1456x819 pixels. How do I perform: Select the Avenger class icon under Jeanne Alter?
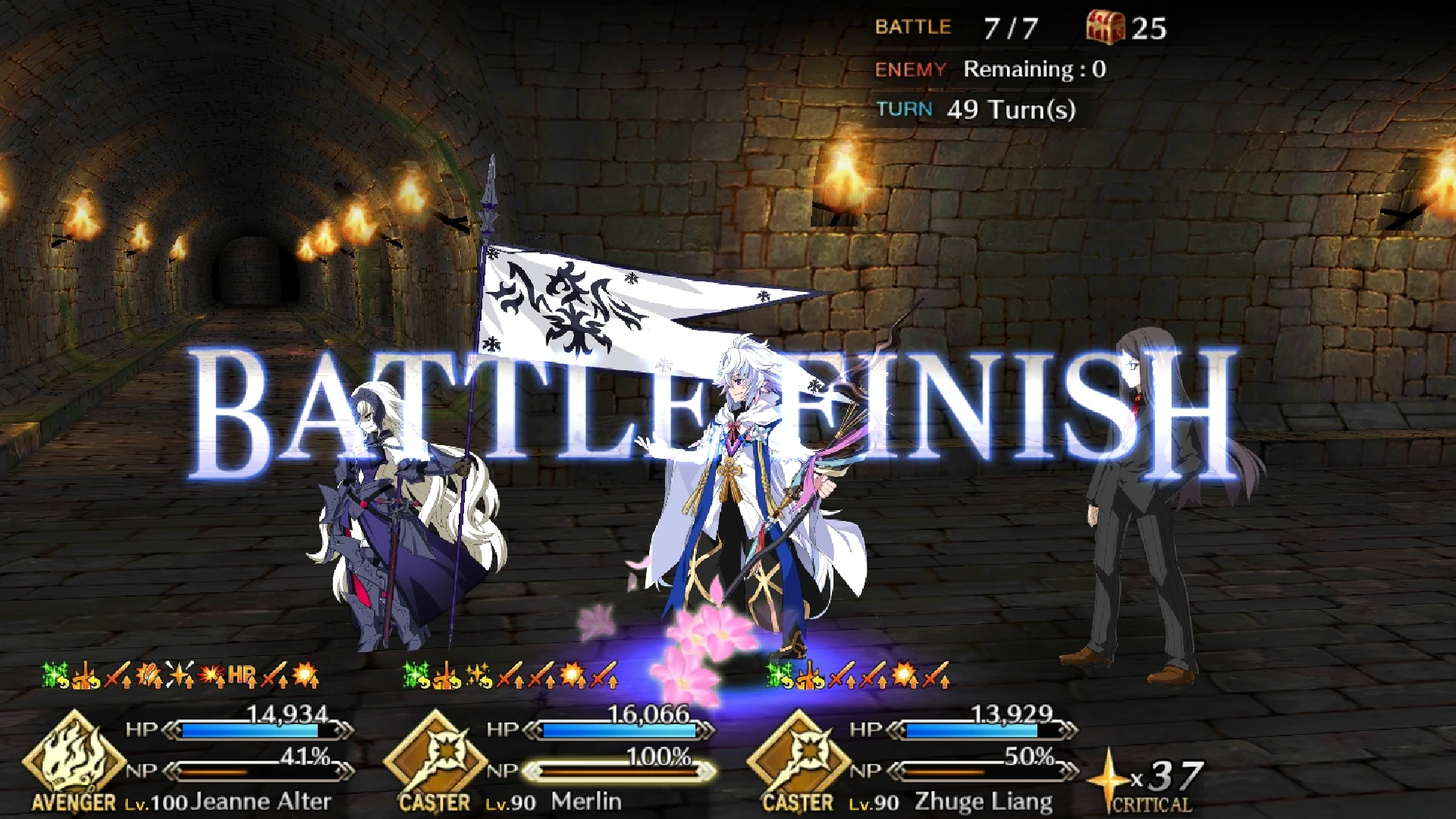[x=72, y=758]
